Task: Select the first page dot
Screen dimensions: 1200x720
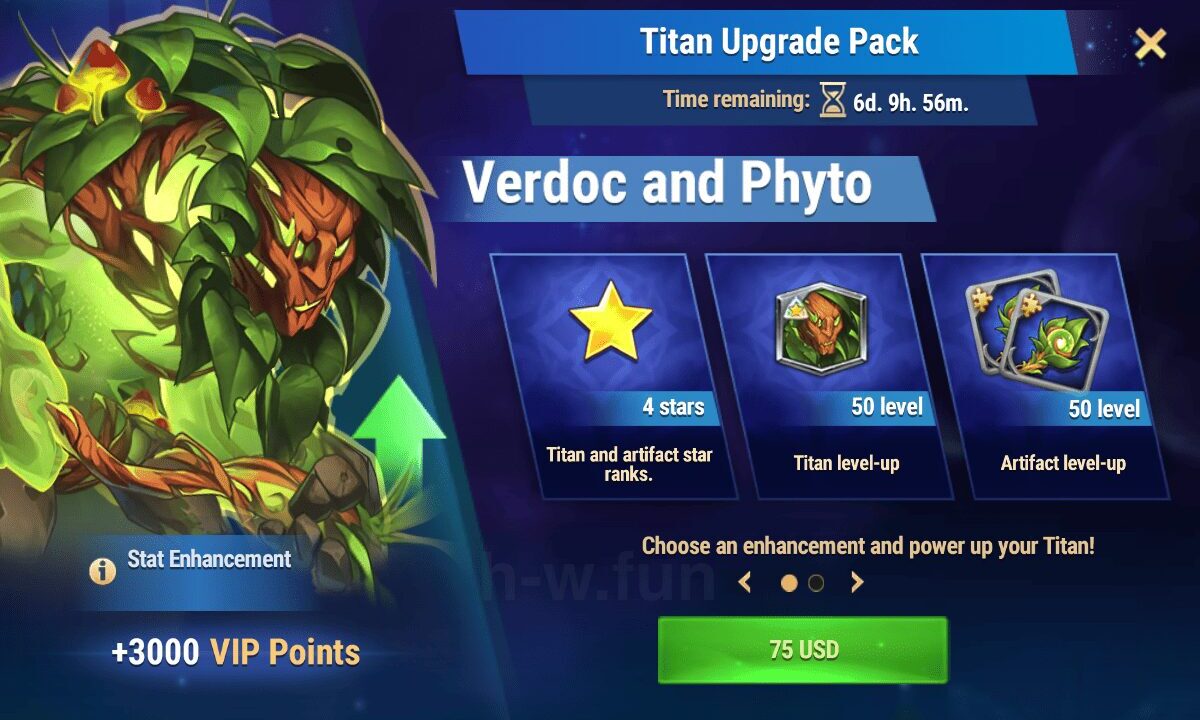Action: [x=789, y=583]
